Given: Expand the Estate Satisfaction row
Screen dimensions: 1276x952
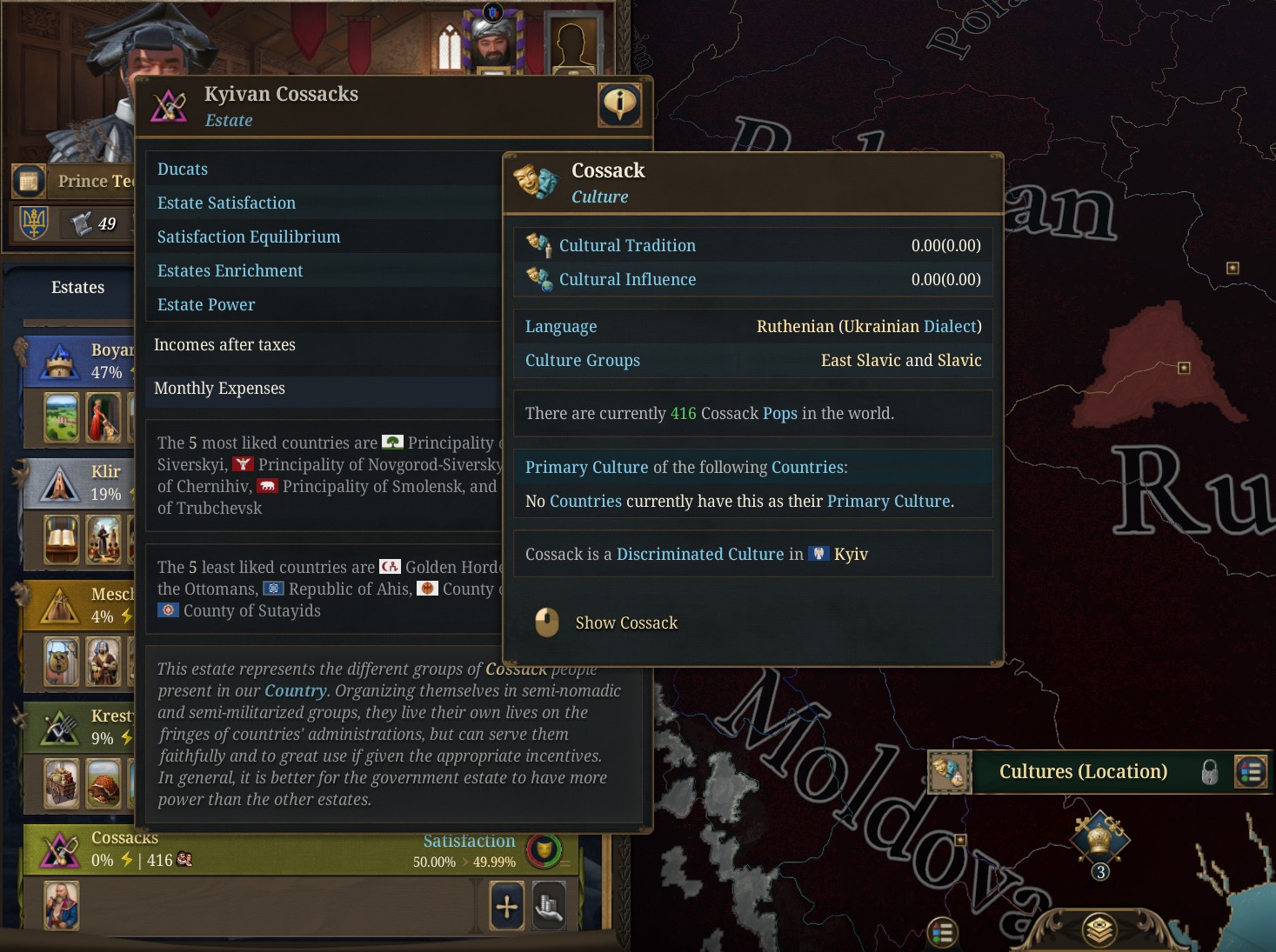Looking at the screenshot, I should click(226, 203).
